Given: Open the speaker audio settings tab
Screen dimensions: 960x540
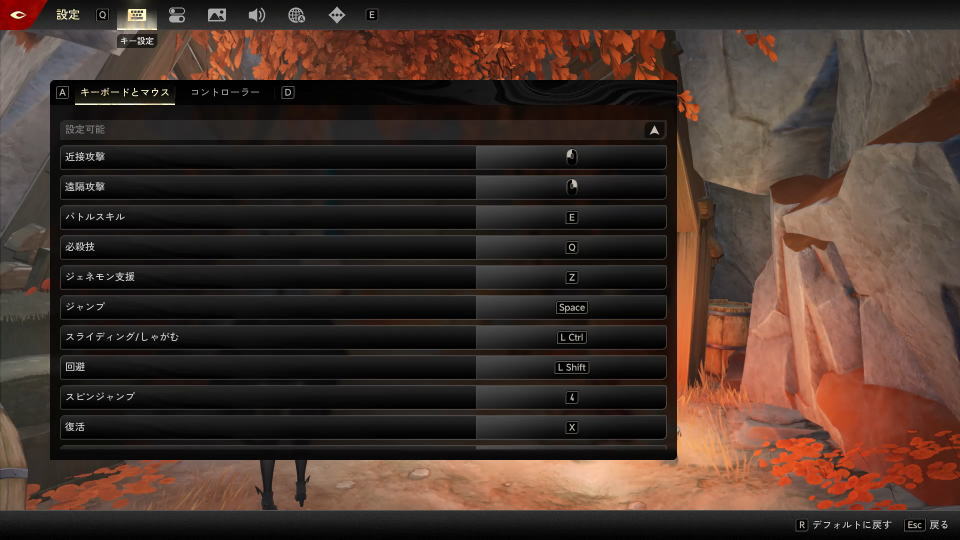Looking at the screenshot, I should [x=257, y=15].
